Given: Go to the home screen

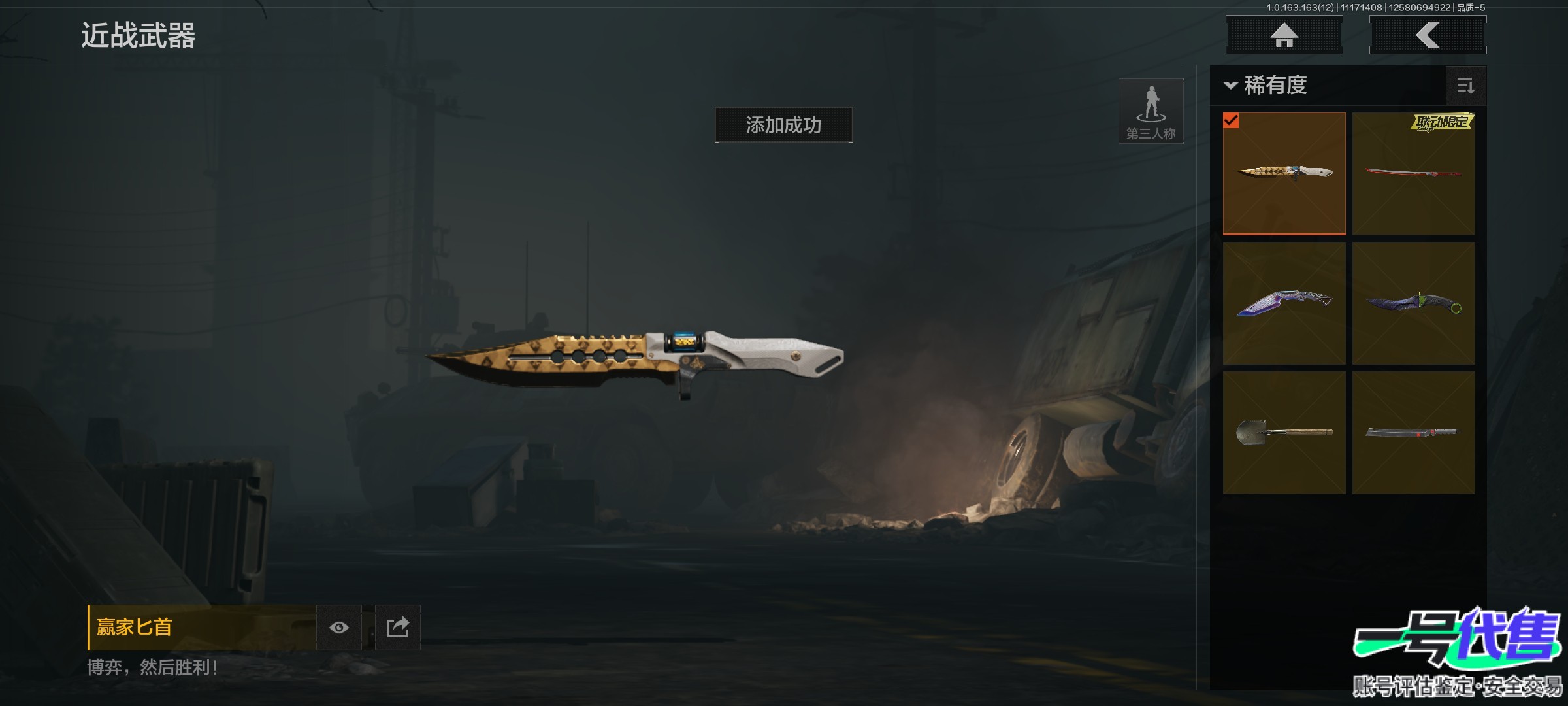Looking at the screenshot, I should tap(1284, 35).
